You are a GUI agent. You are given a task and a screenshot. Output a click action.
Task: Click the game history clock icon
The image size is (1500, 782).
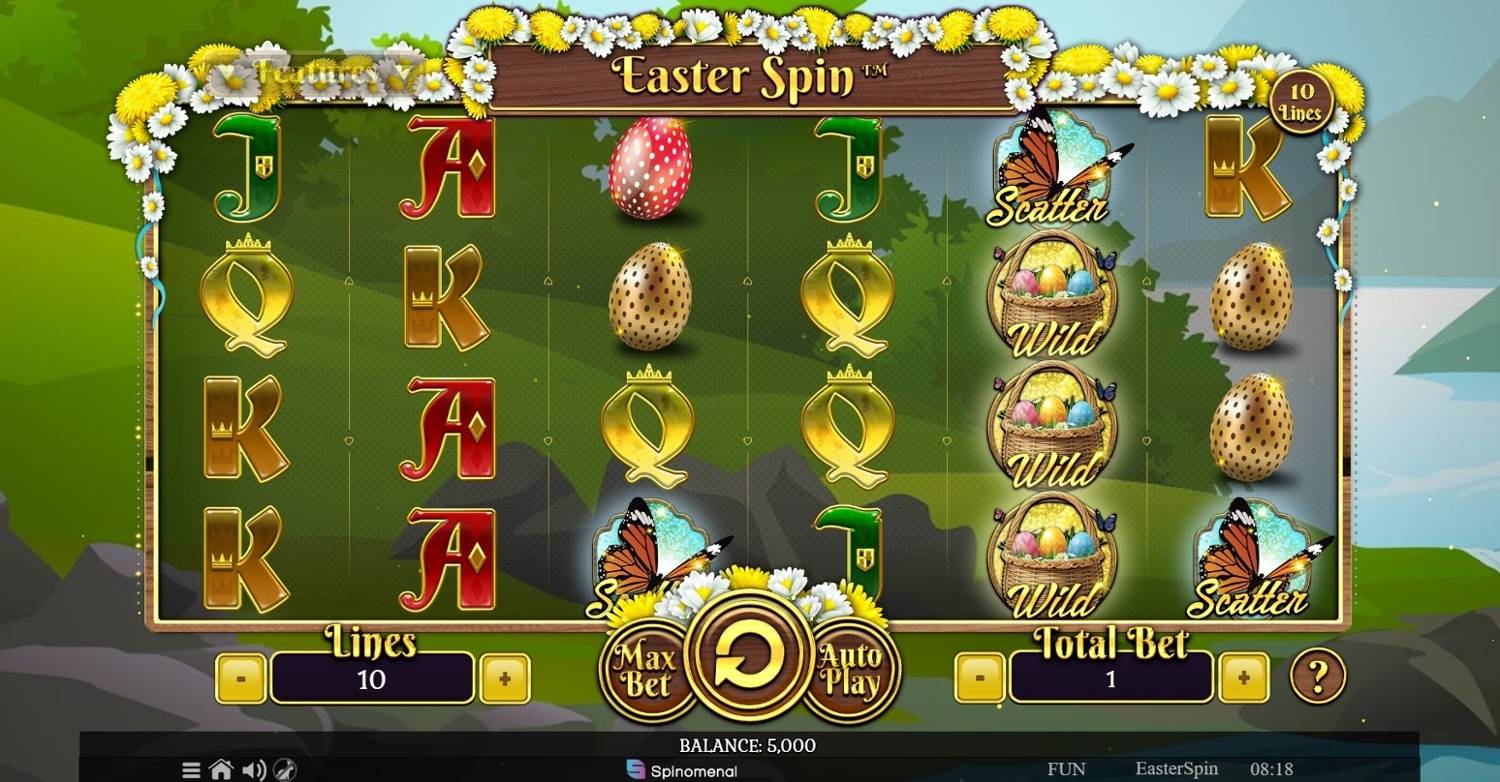click(x=287, y=770)
